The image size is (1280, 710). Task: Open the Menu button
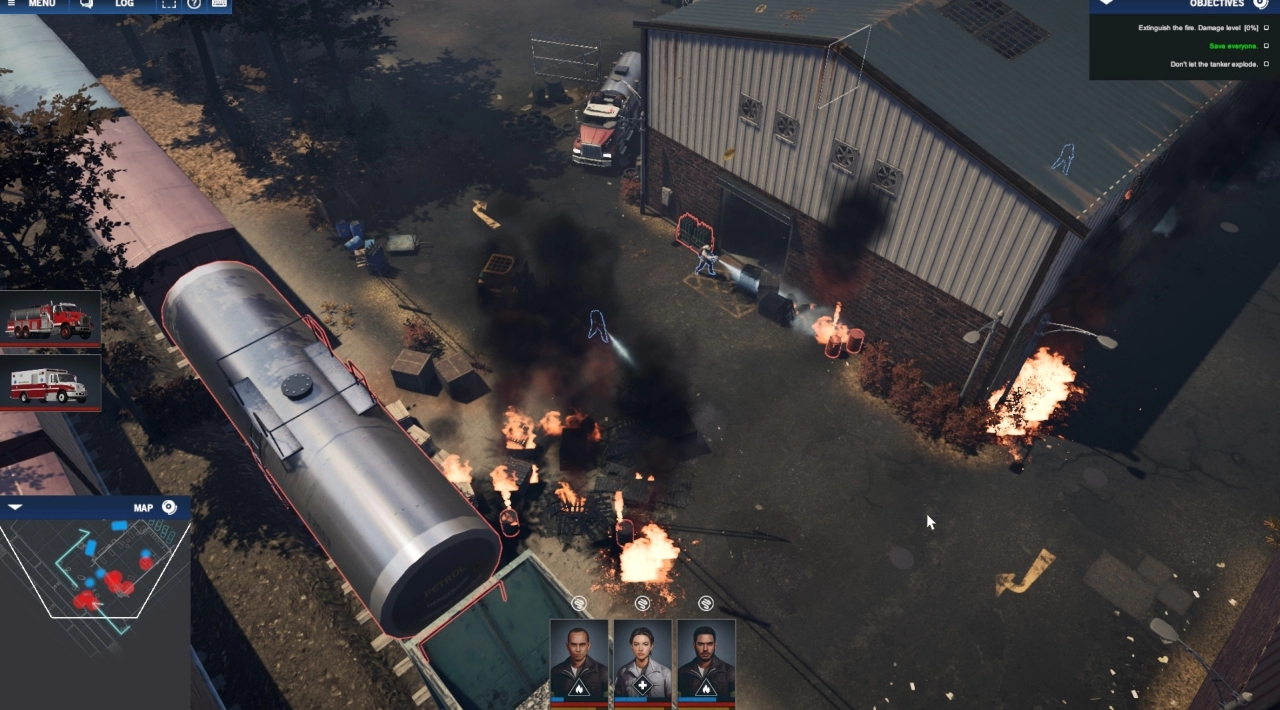tap(36, 4)
